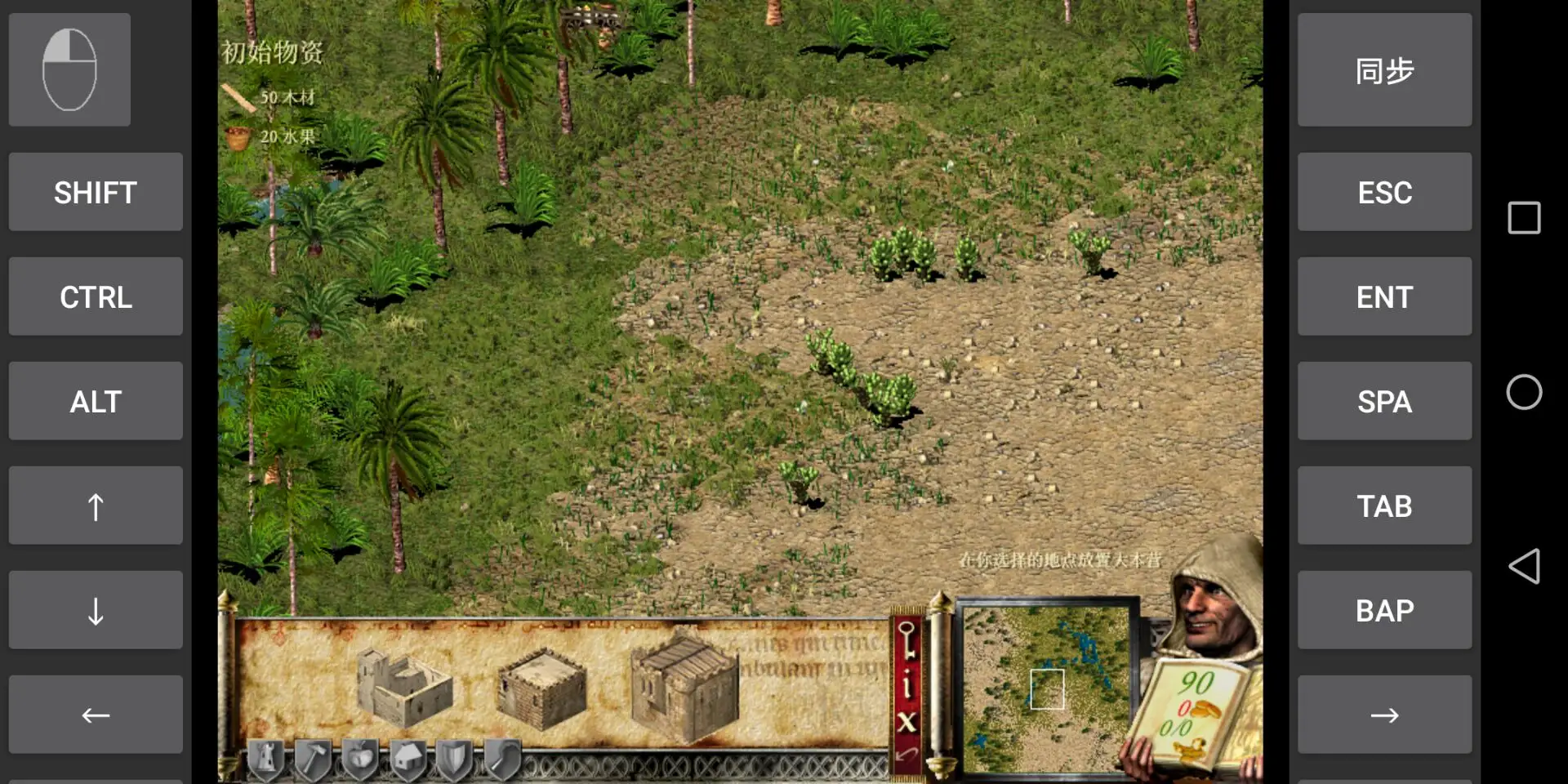Select the shield weapons category
The height and width of the screenshot is (784, 1568).
pyautogui.click(x=455, y=759)
